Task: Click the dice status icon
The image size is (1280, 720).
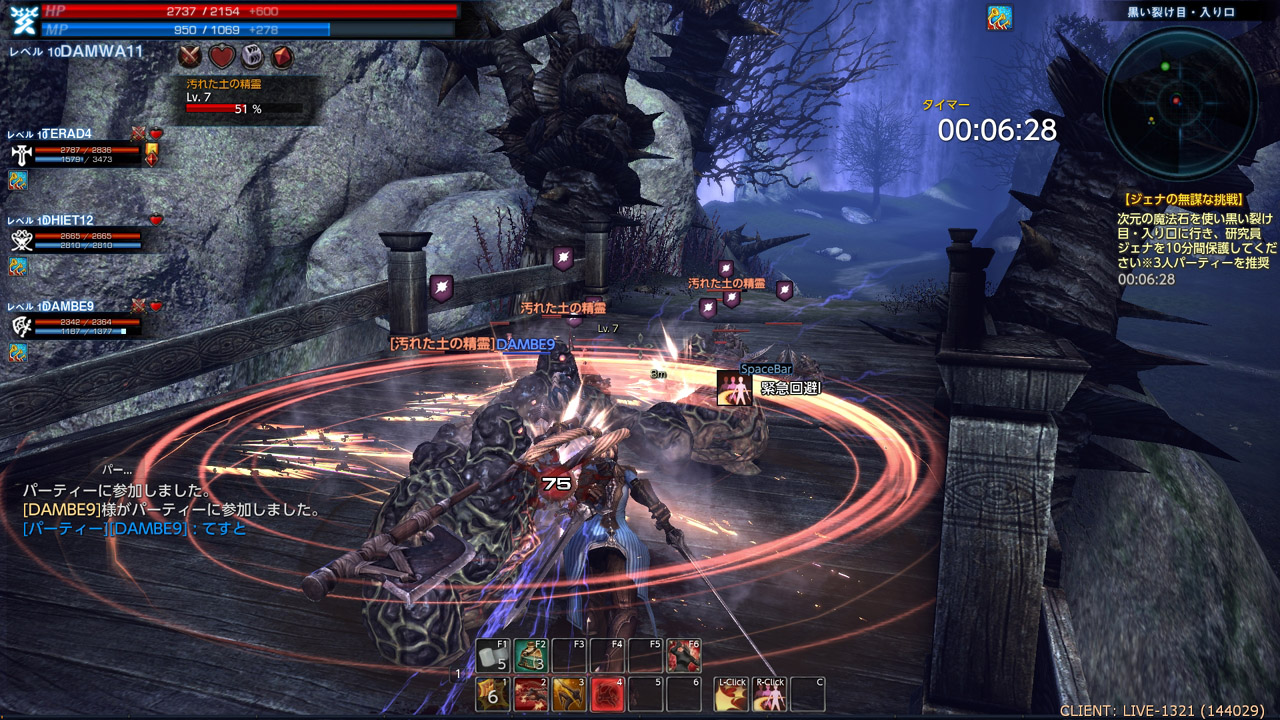Action: [x=251, y=56]
